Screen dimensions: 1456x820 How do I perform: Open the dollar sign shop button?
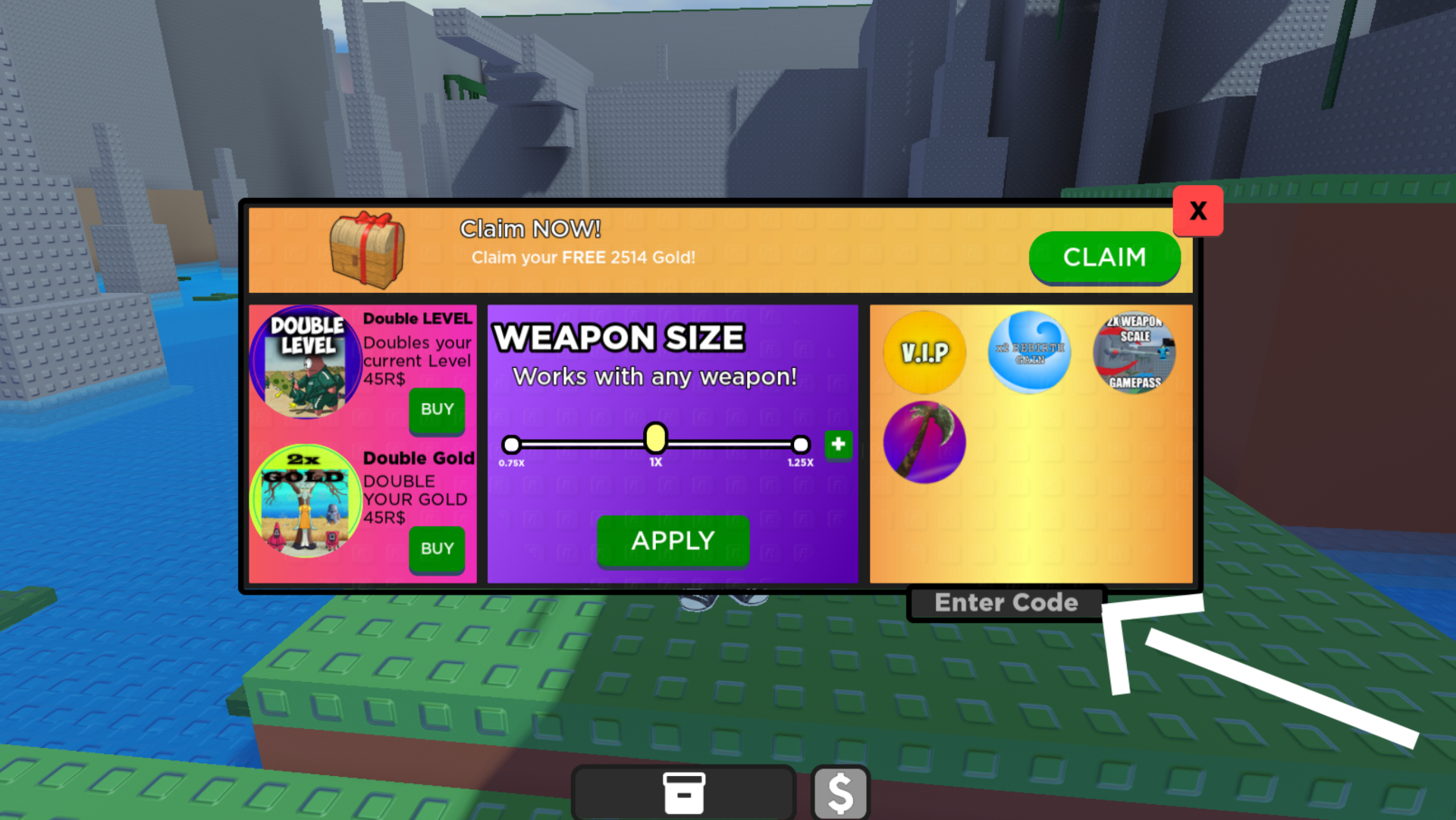coord(840,793)
